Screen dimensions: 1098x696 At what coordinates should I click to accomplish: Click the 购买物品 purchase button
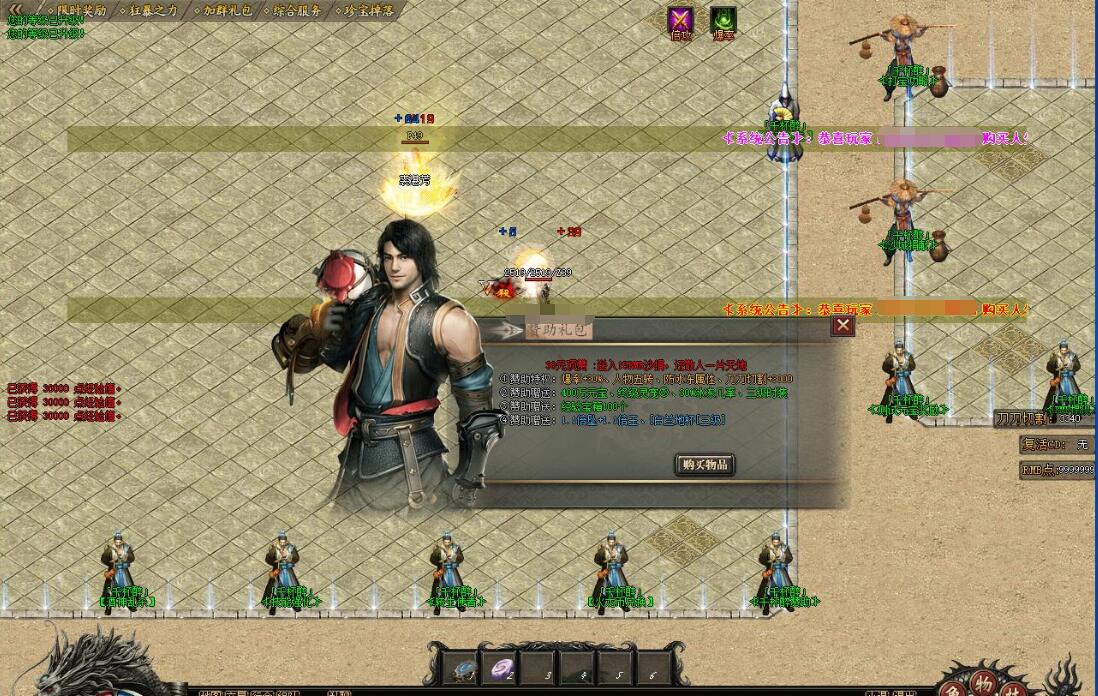(705, 464)
